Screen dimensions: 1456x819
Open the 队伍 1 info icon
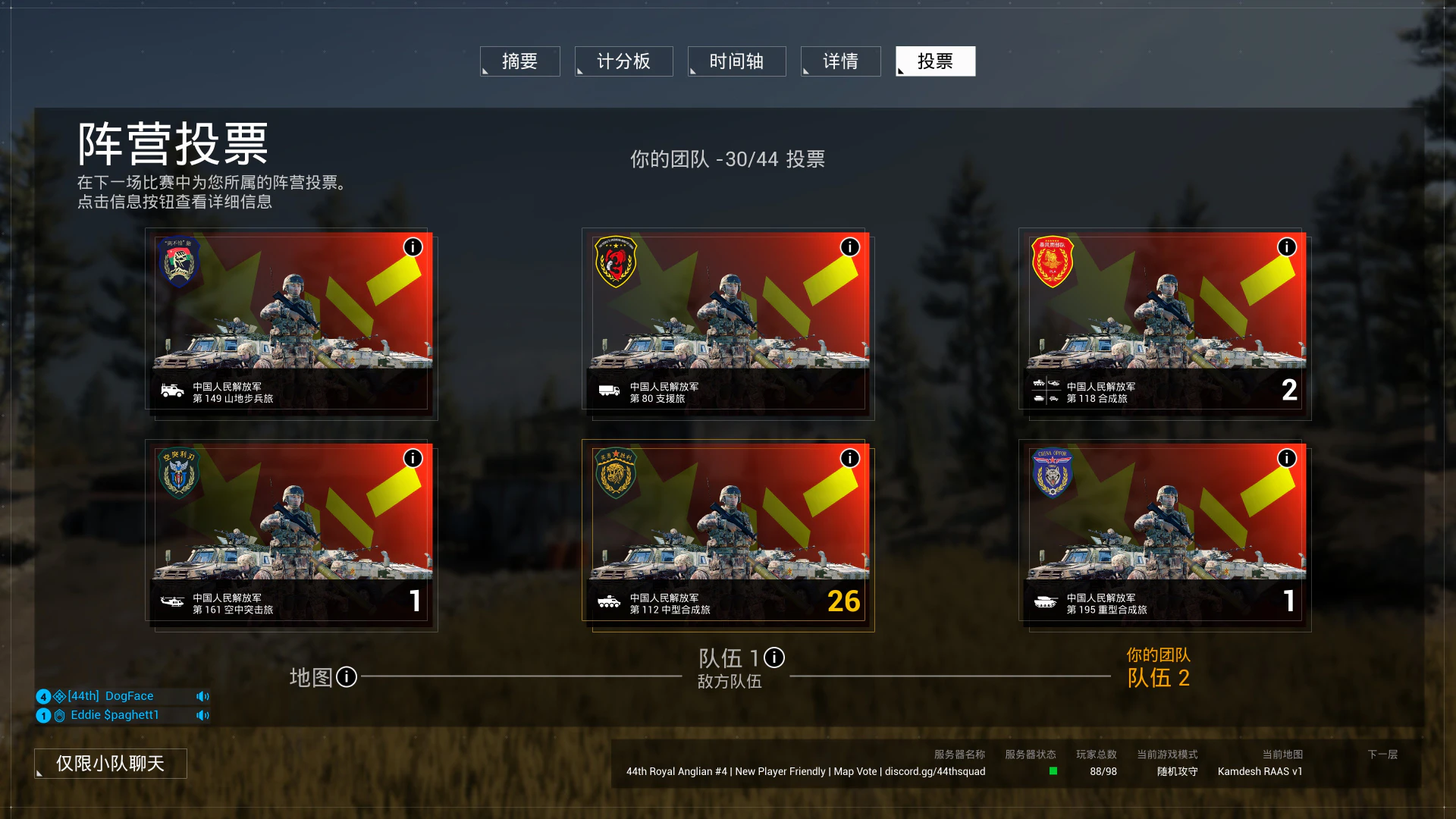pyautogui.click(x=774, y=657)
